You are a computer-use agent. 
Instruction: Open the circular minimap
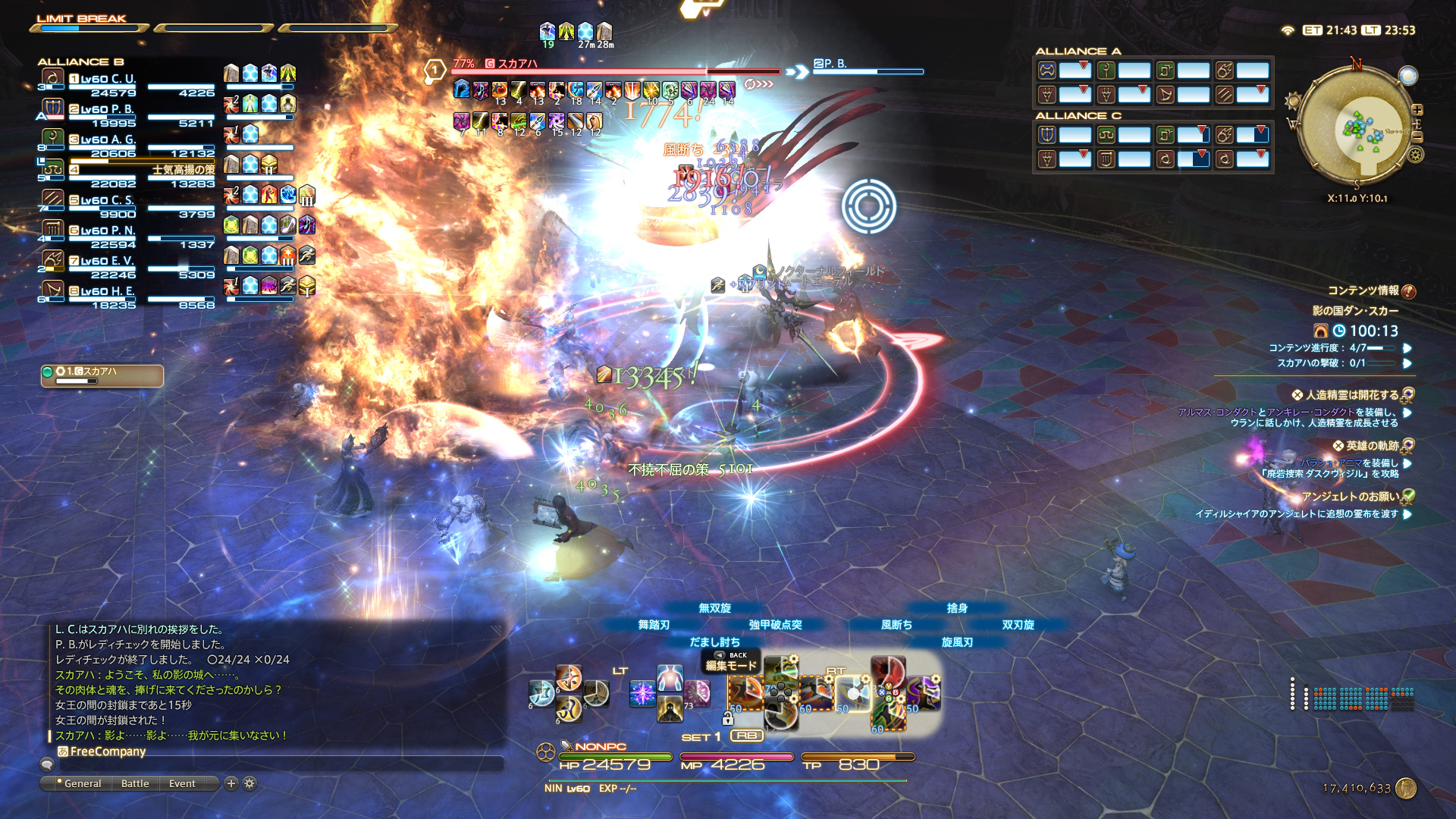tap(1355, 127)
